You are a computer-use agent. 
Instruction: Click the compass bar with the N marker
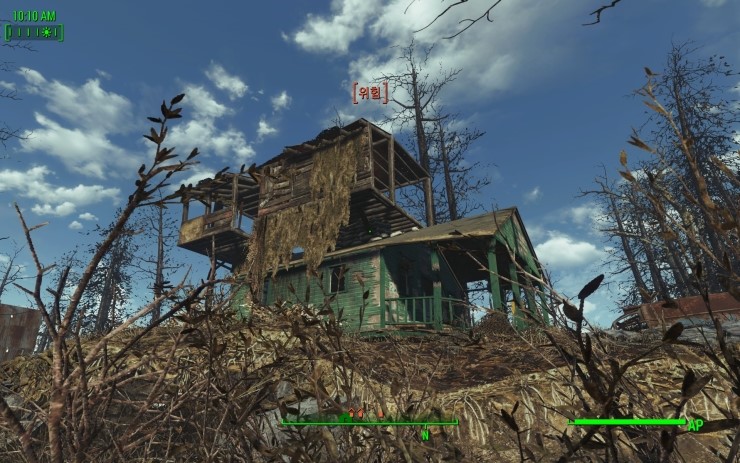point(370,423)
